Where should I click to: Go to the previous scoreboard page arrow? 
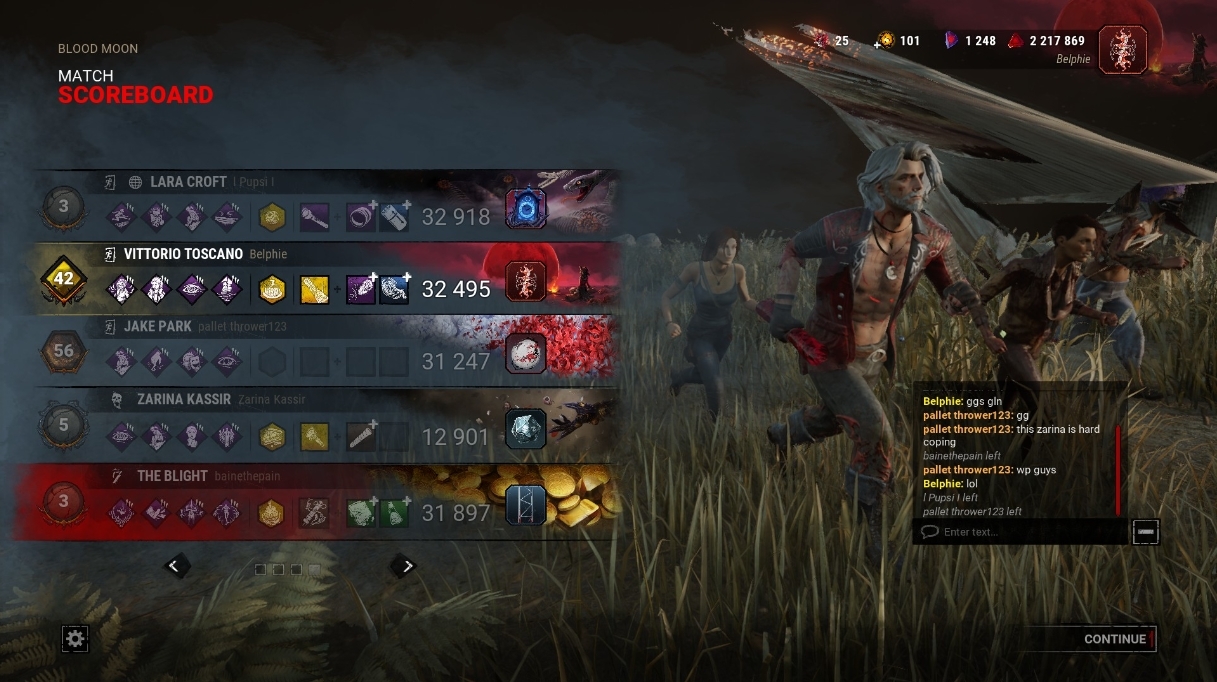pos(174,566)
